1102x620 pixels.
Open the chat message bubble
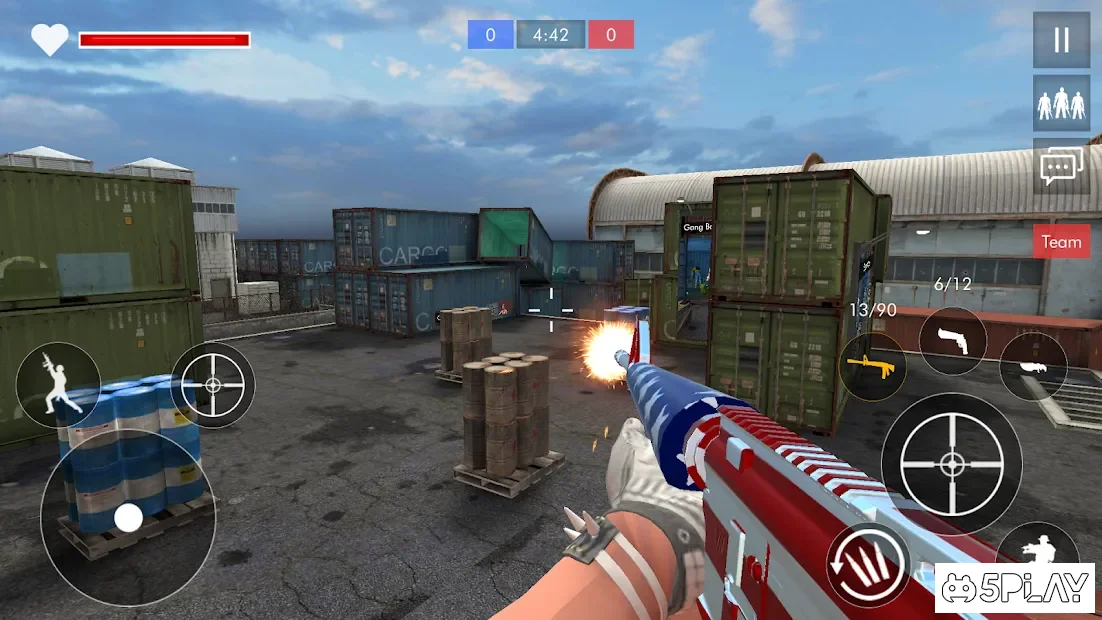[x=1061, y=166]
